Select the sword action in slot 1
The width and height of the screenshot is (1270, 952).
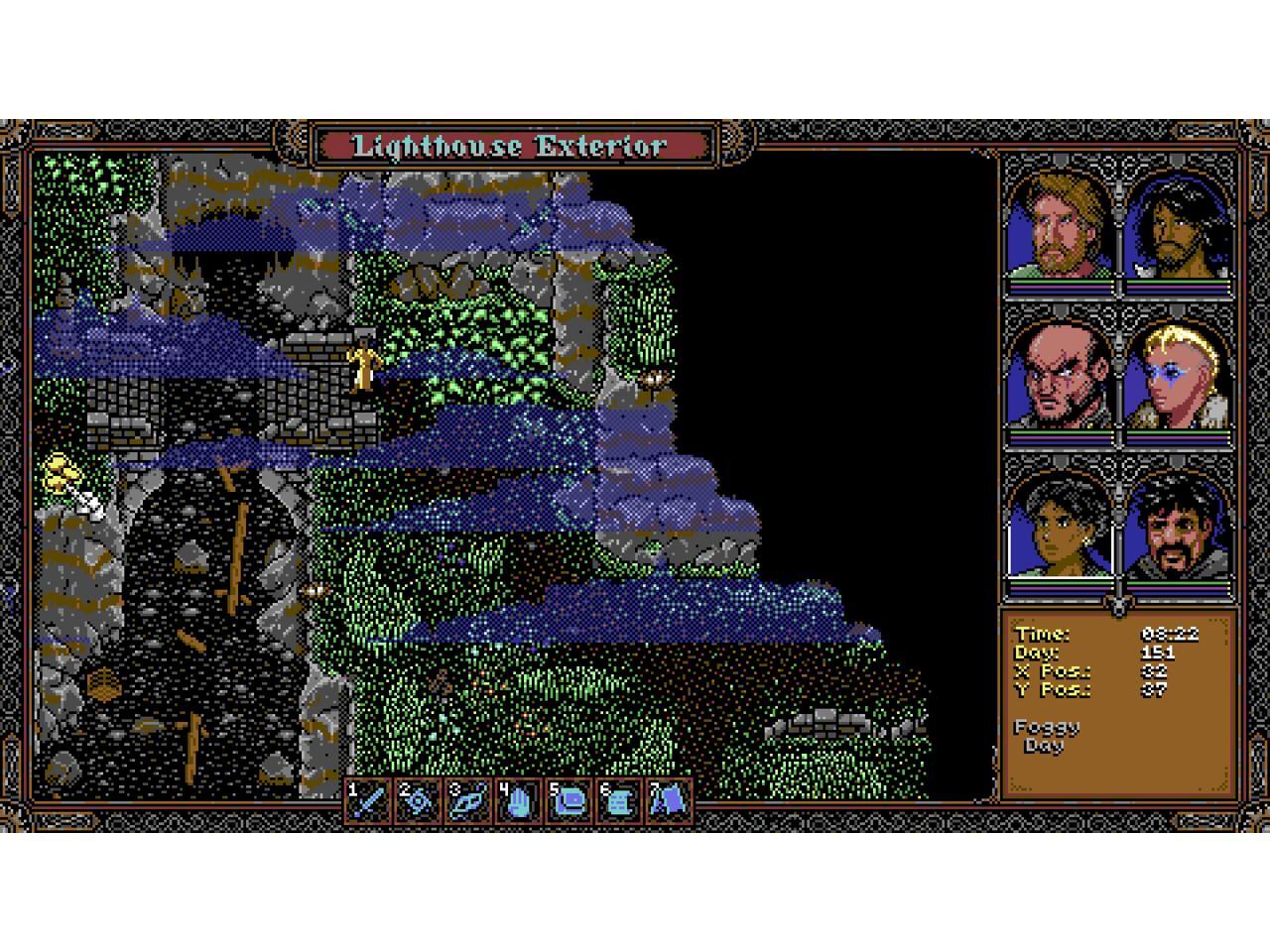point(369,800)
